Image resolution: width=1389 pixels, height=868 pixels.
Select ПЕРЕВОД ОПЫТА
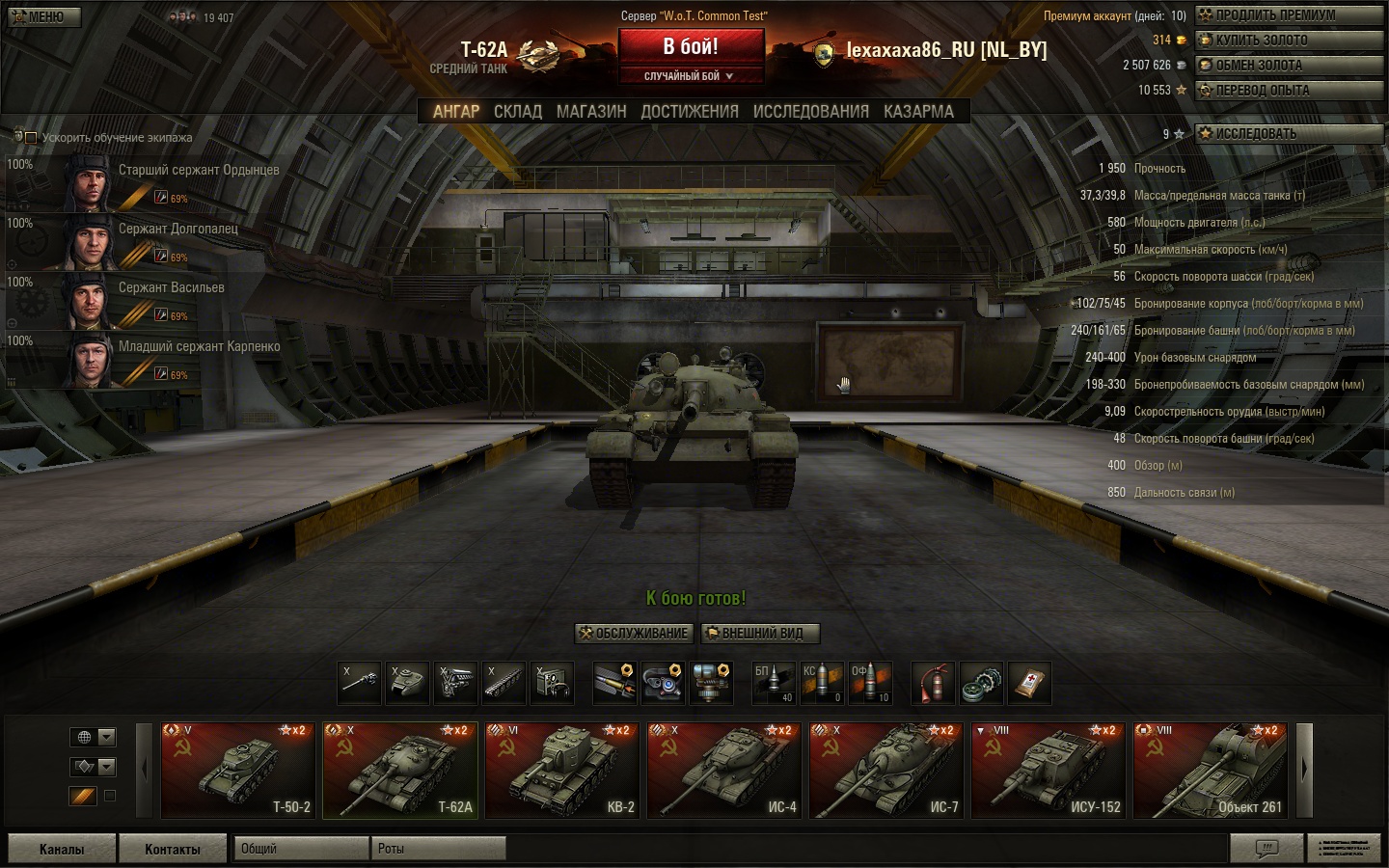1289,91
